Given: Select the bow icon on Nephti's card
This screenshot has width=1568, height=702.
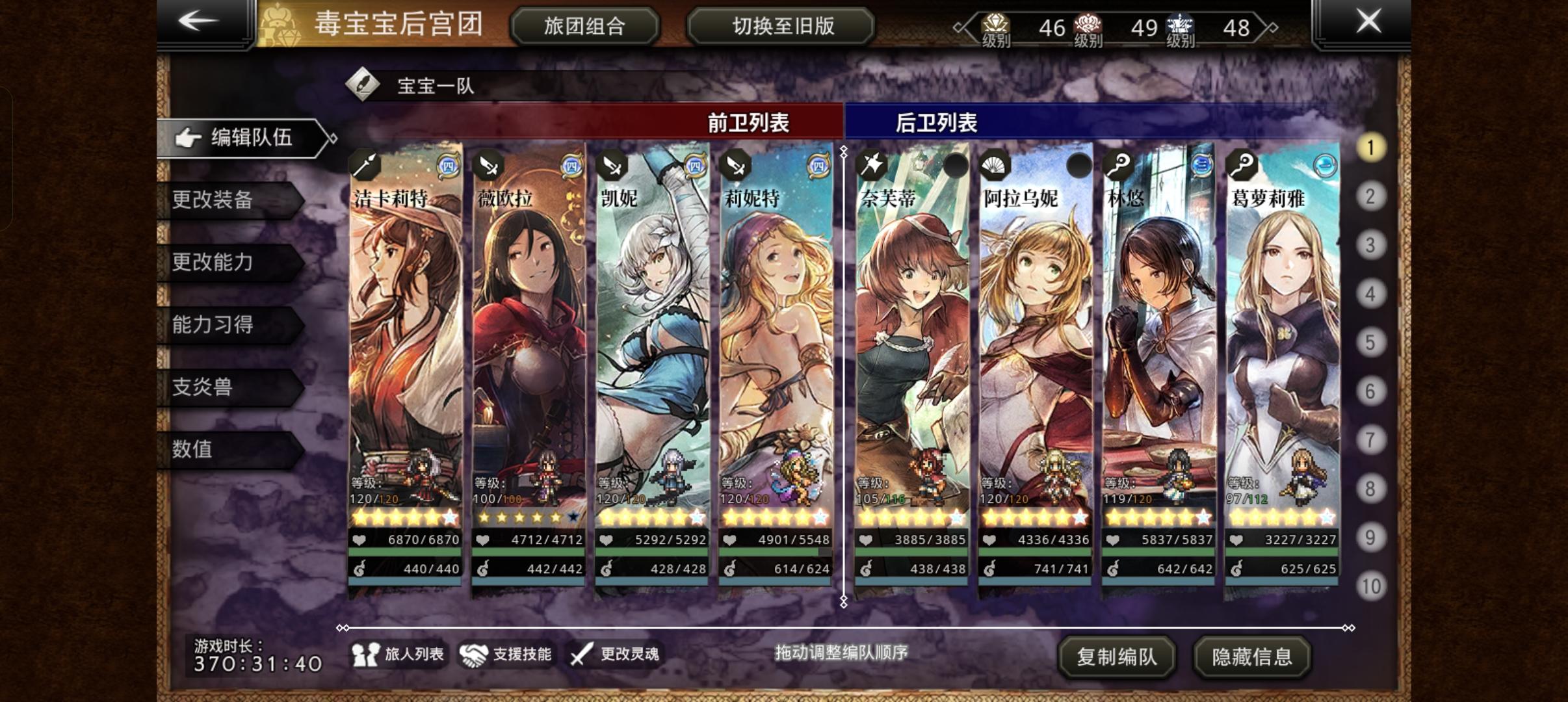Looking at the screenshot, I should [x=871, y=166].
